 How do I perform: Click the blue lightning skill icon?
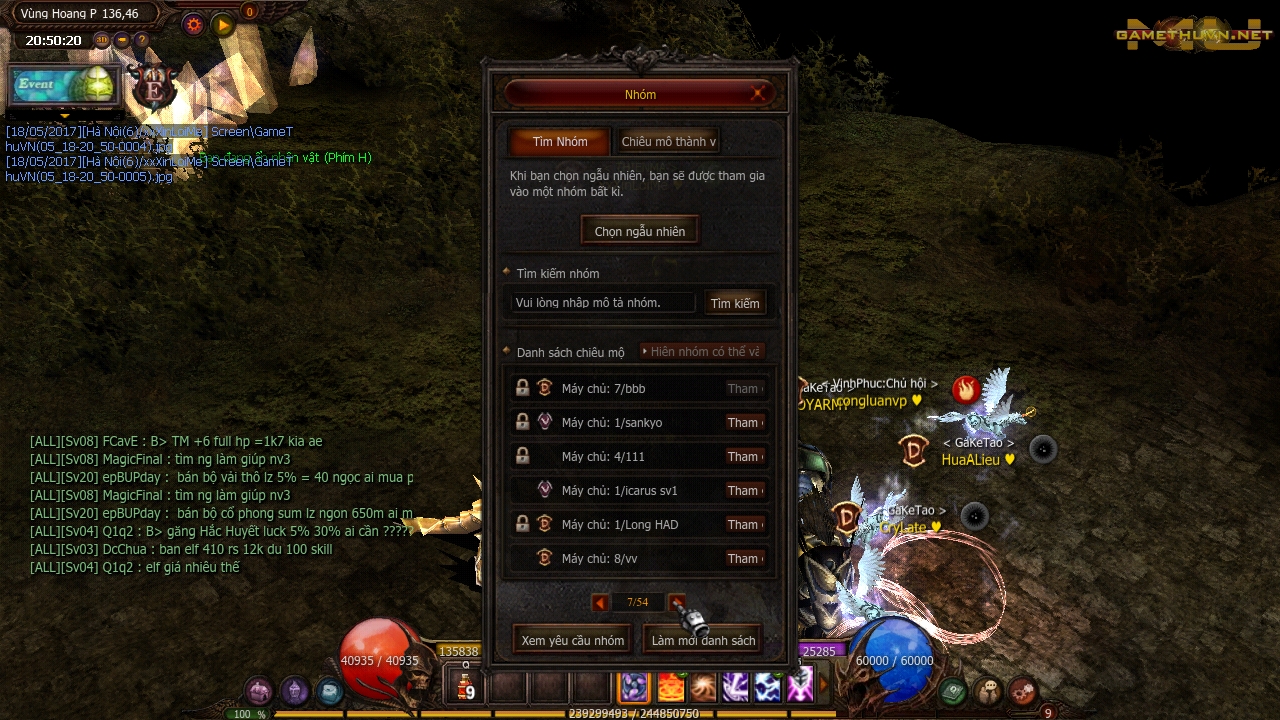click(767, 687)
